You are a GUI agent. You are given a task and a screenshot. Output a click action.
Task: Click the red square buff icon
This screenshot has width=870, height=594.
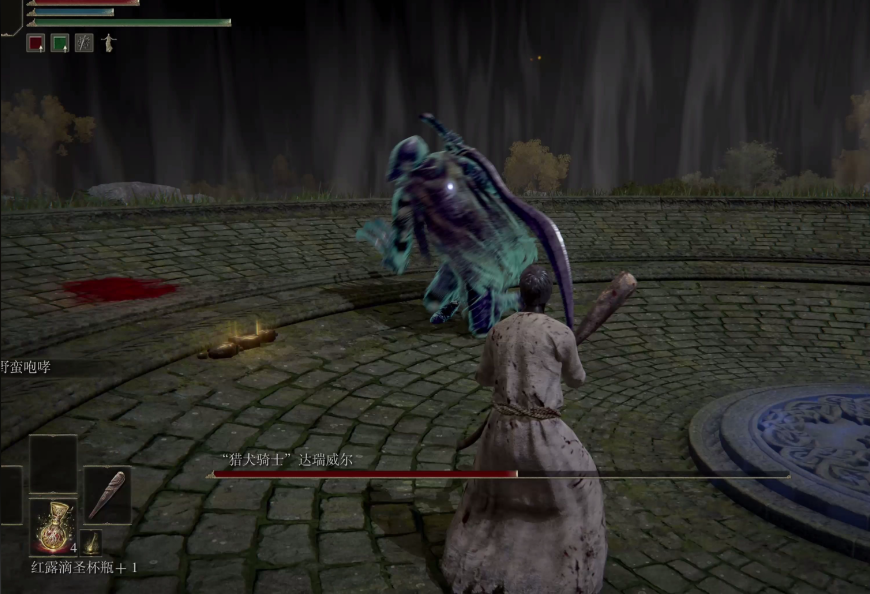tap(35, 43)
